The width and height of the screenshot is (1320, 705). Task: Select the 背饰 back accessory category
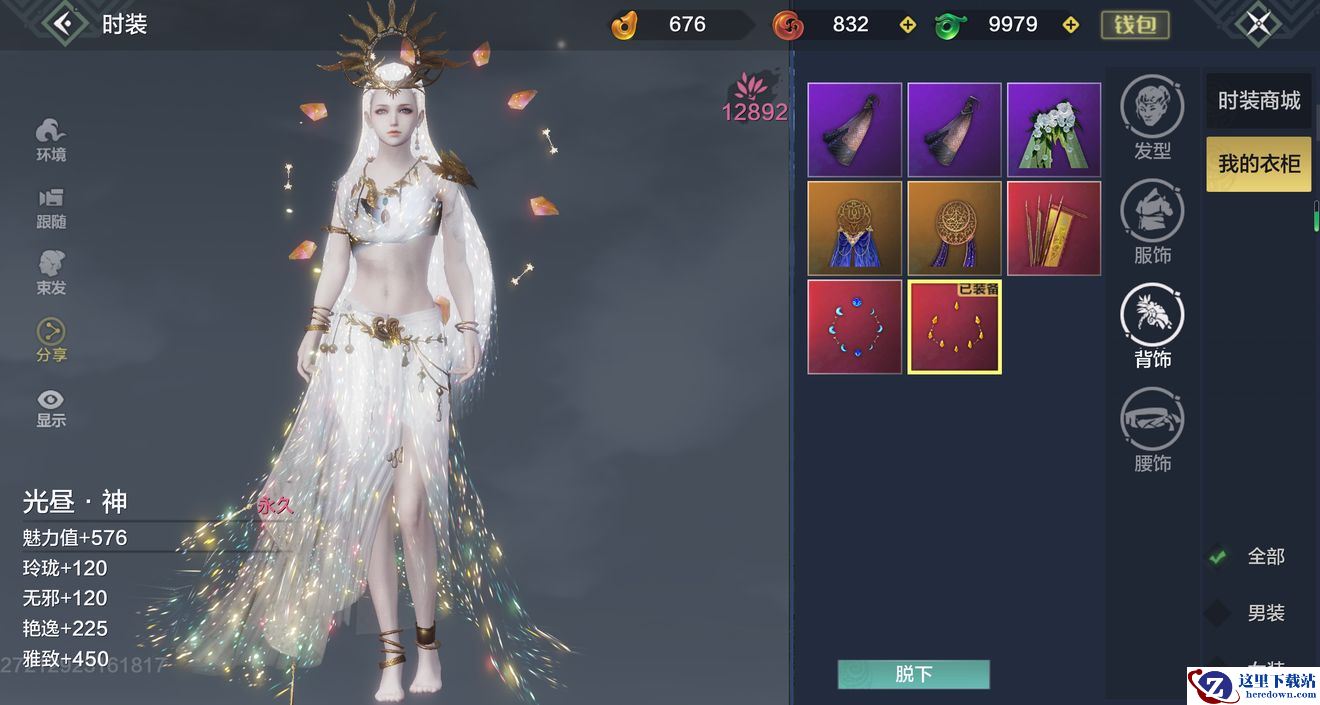[1152, 325]
